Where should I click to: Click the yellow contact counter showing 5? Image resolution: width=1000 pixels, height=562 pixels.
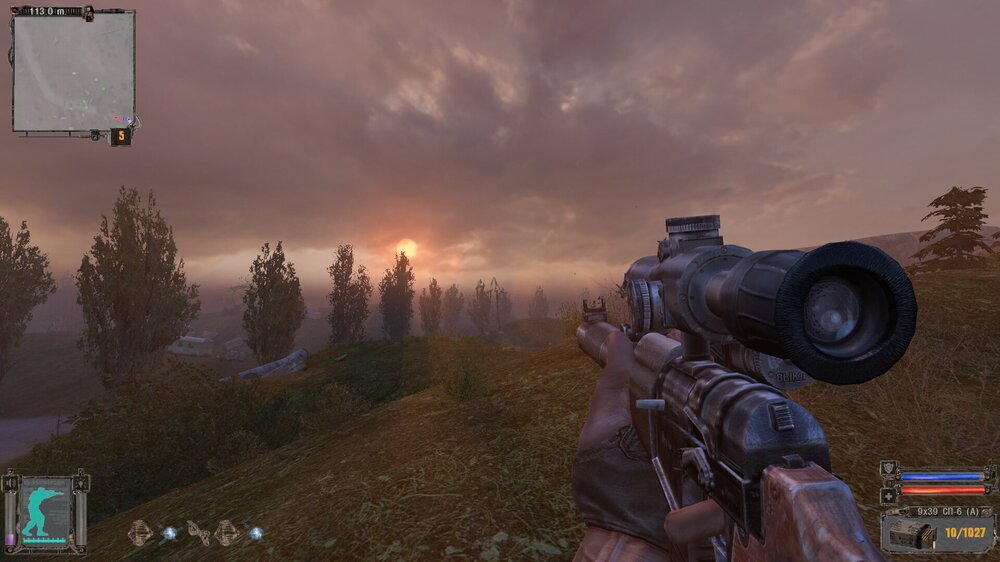(120, 136)
